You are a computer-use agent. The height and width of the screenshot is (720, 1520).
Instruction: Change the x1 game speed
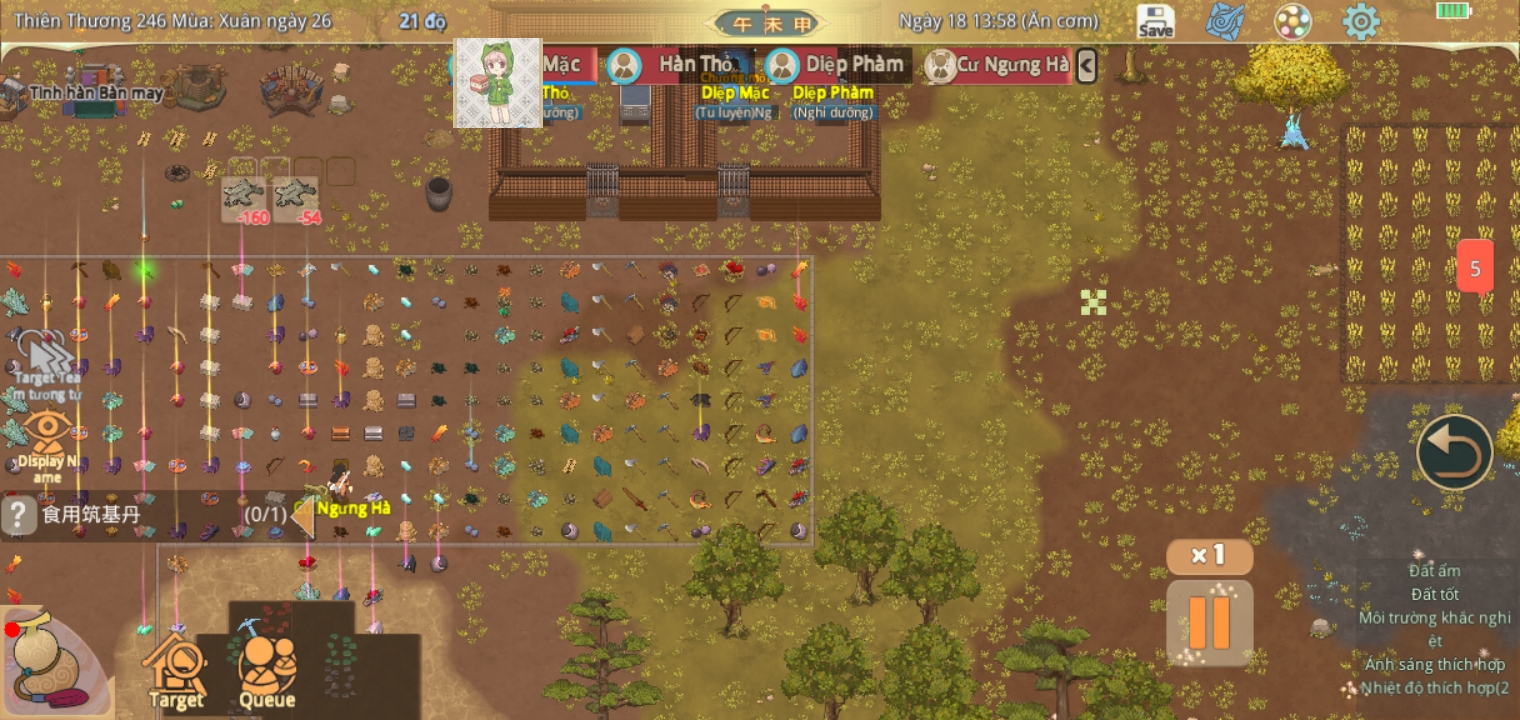pos(1209,556)
